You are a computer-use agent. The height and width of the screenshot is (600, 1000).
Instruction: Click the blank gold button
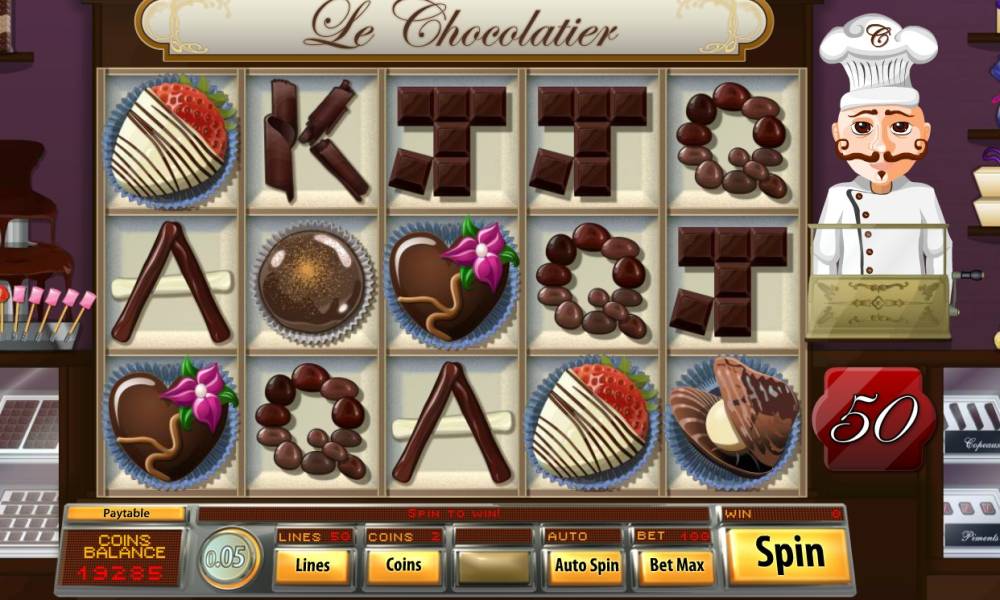(x=494, y=566)
